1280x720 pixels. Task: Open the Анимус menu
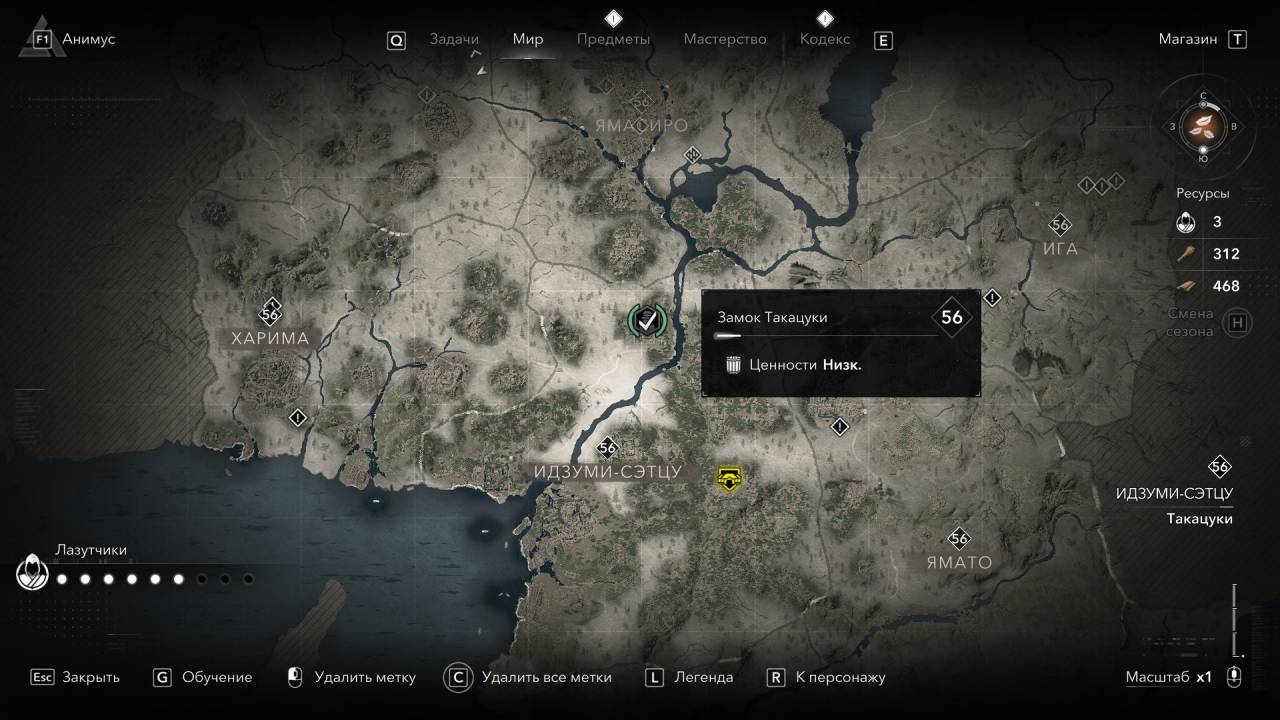[88, 39]
